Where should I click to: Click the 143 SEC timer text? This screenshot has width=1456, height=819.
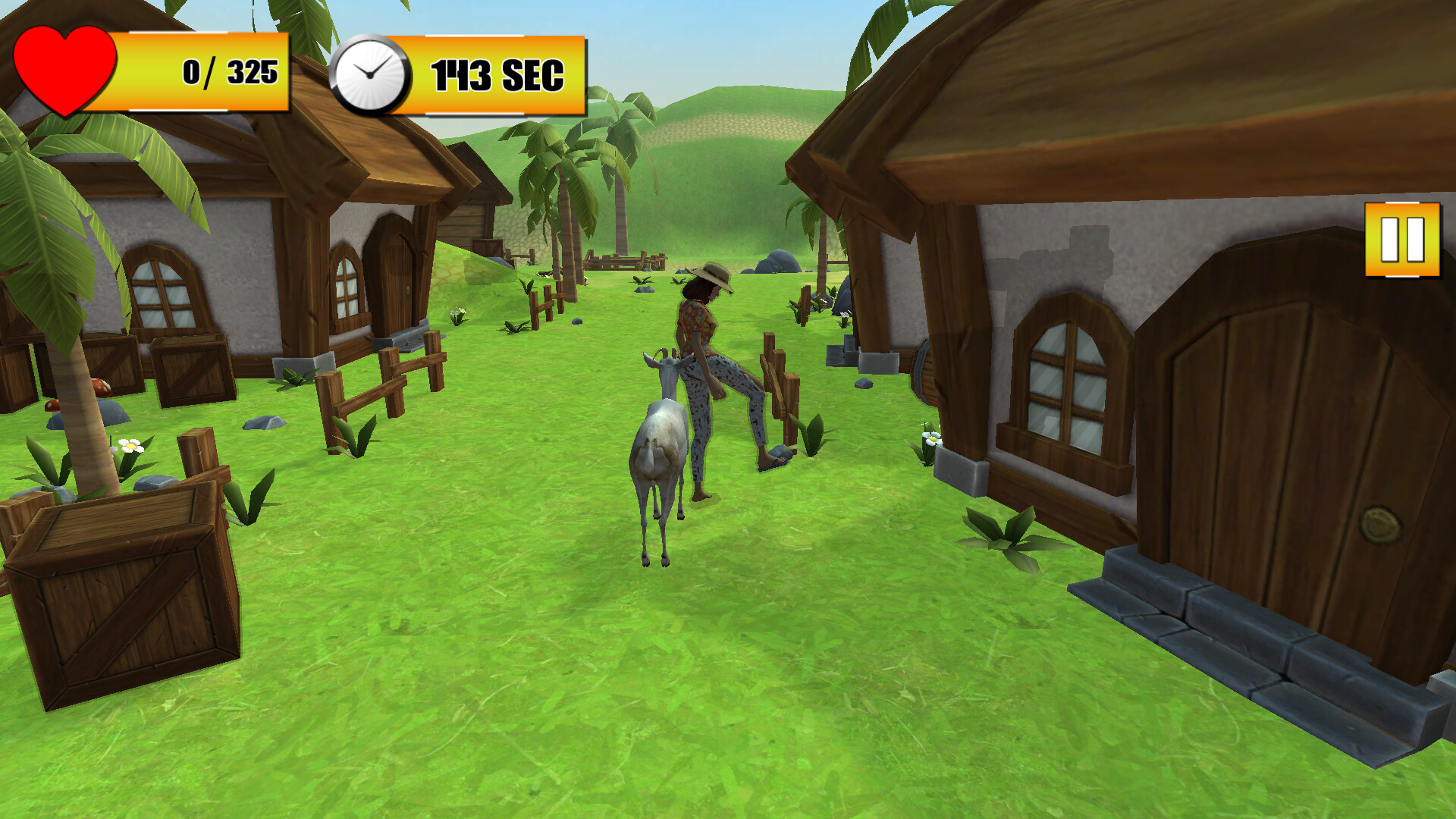(497, 74)
